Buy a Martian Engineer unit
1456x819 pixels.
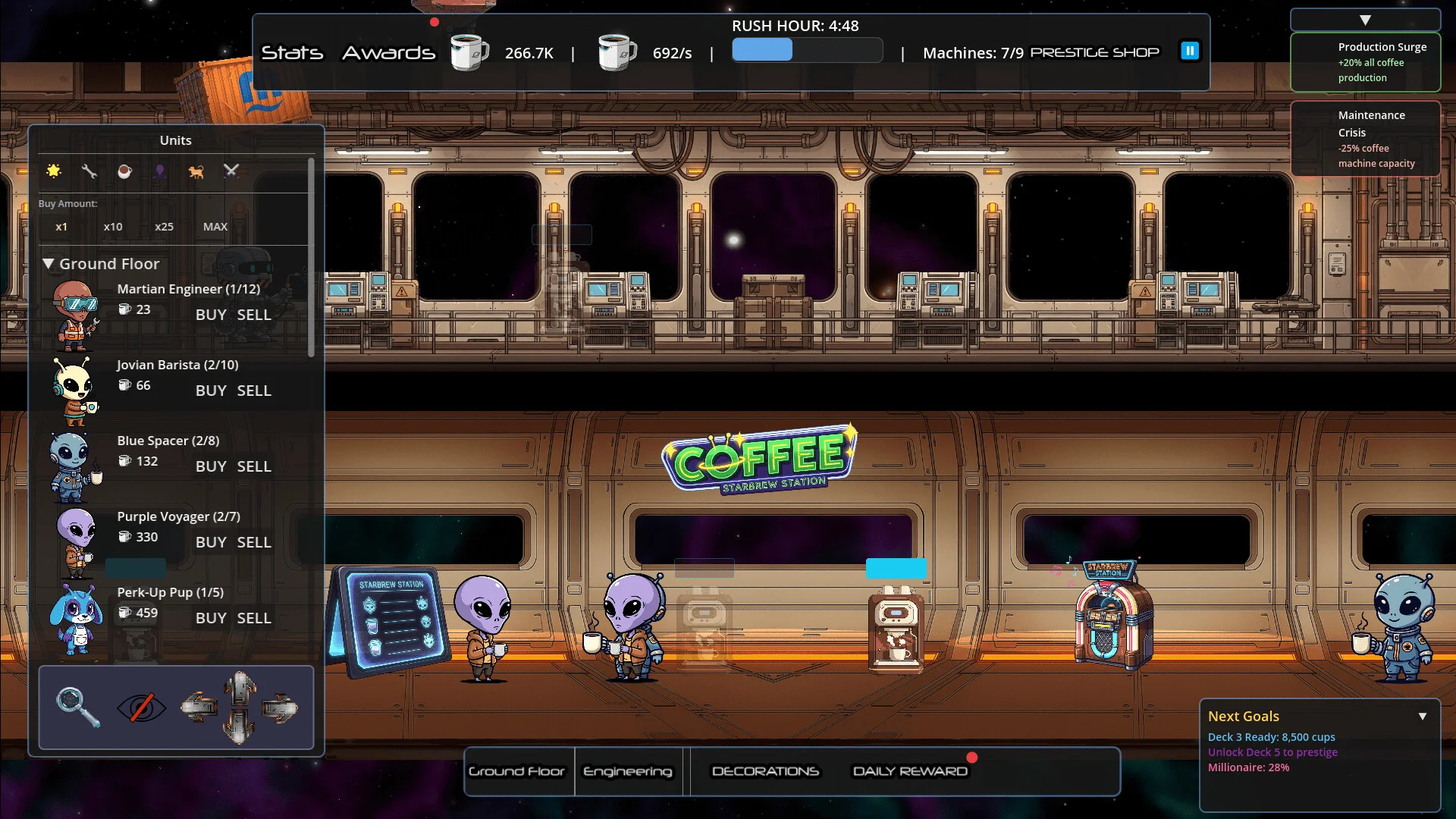point(211,315)
